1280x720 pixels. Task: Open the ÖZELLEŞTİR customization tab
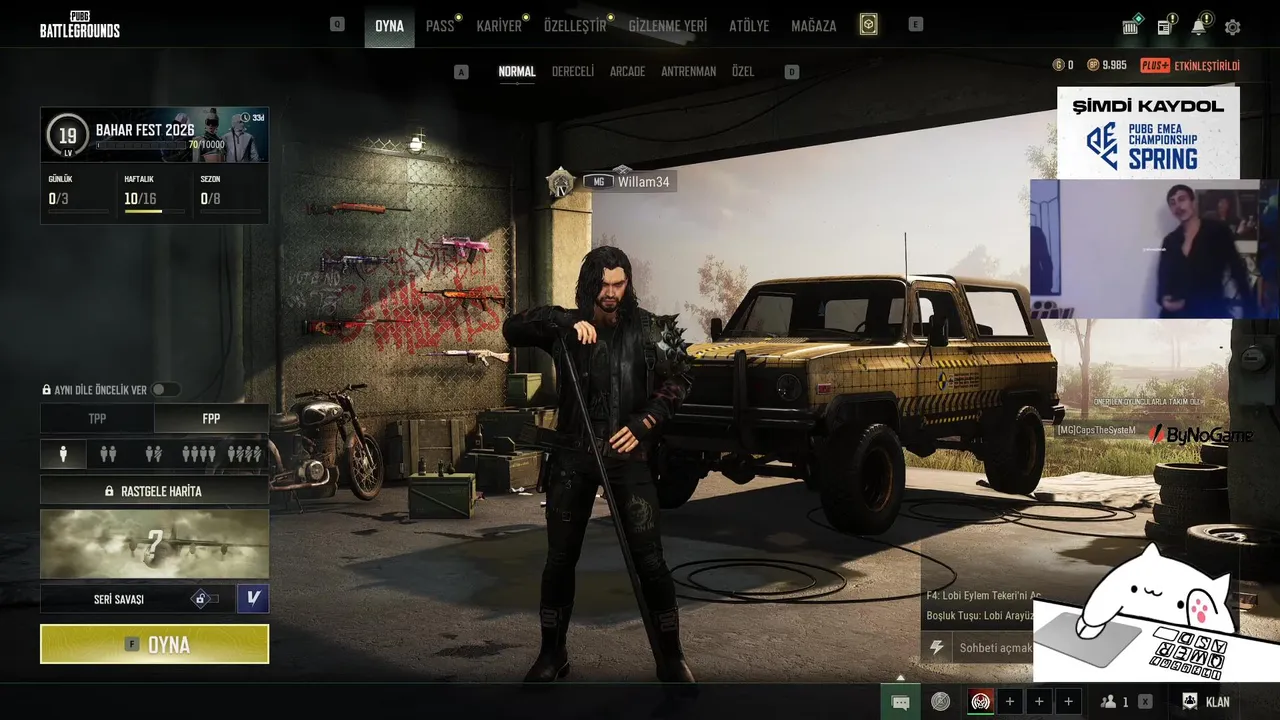[x=575, y=26]
